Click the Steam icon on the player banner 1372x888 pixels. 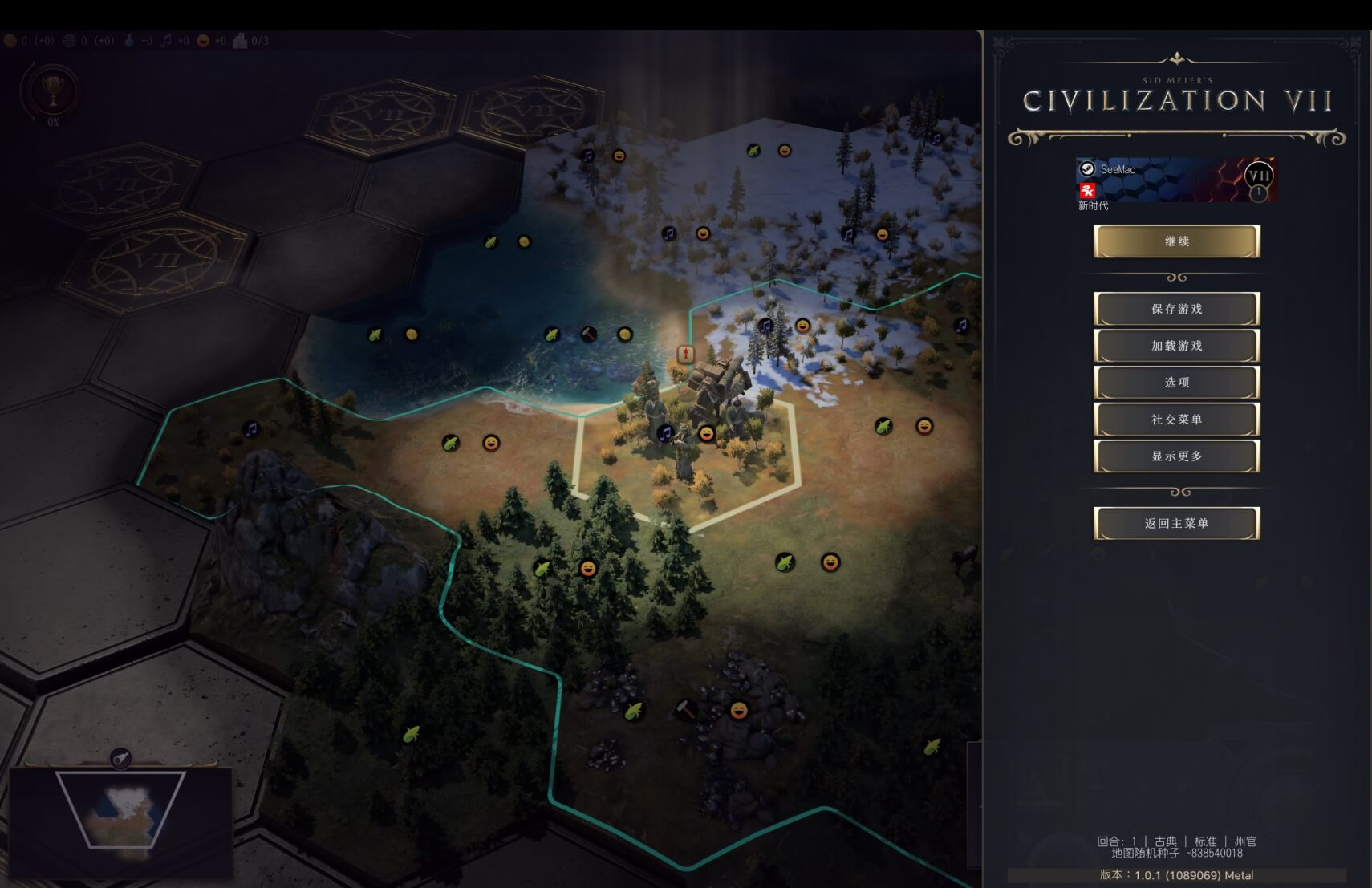pyautogui.click(x=1087, y=170)
